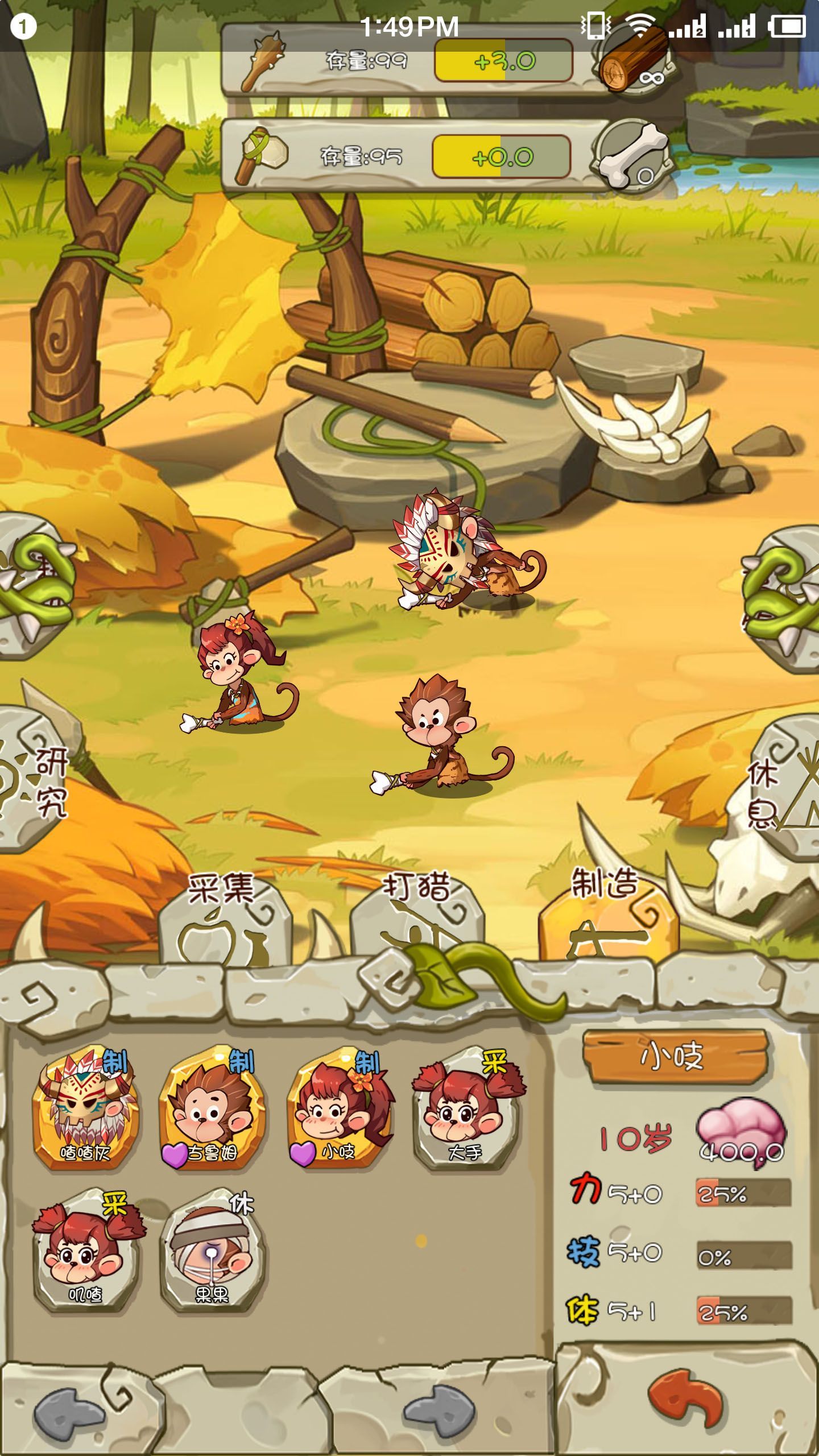
Task: Select the stone axe crafting row
Action: click(x=398, y=155)
